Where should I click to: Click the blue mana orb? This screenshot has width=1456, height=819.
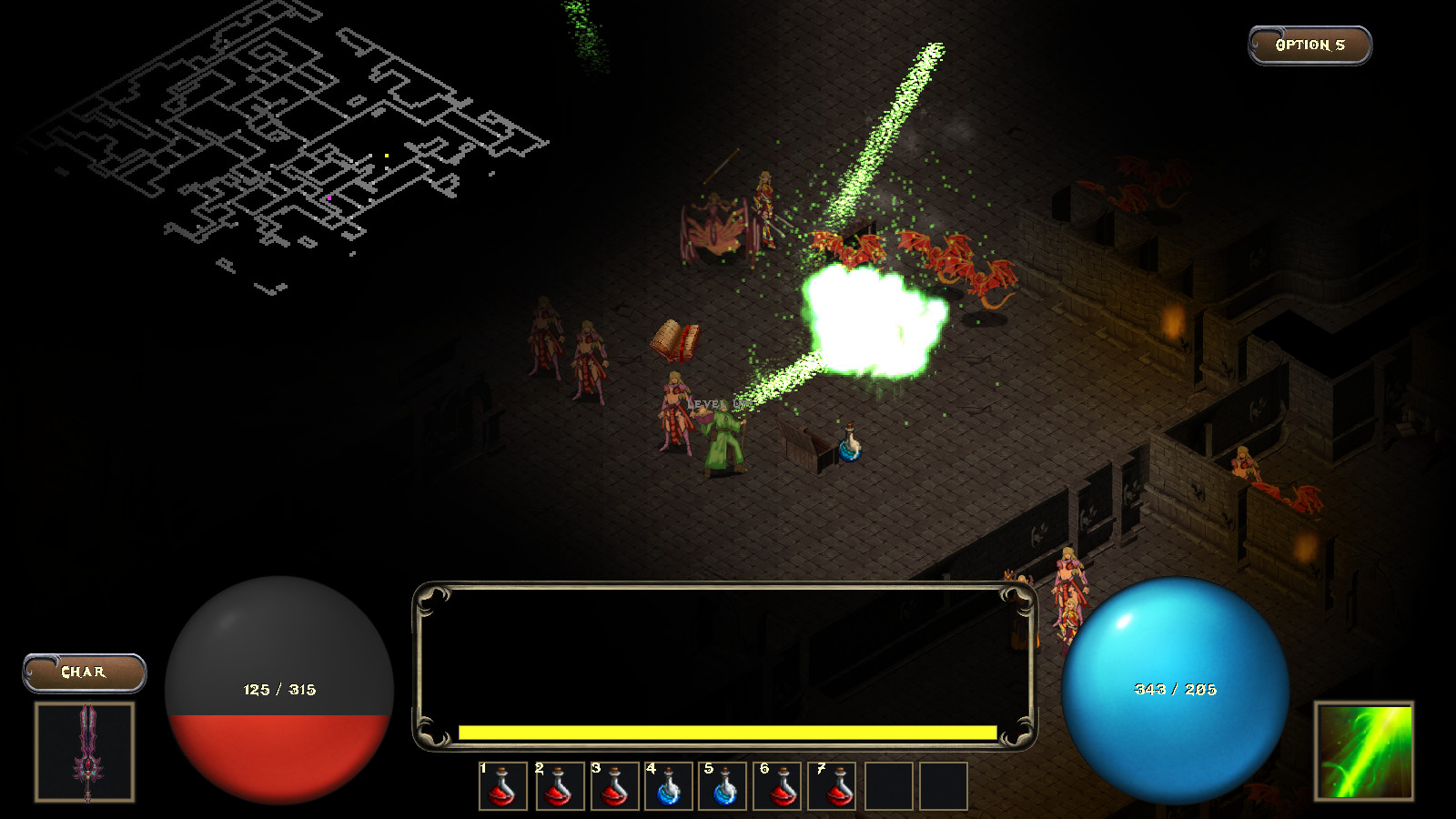[x=1177, y=689]
